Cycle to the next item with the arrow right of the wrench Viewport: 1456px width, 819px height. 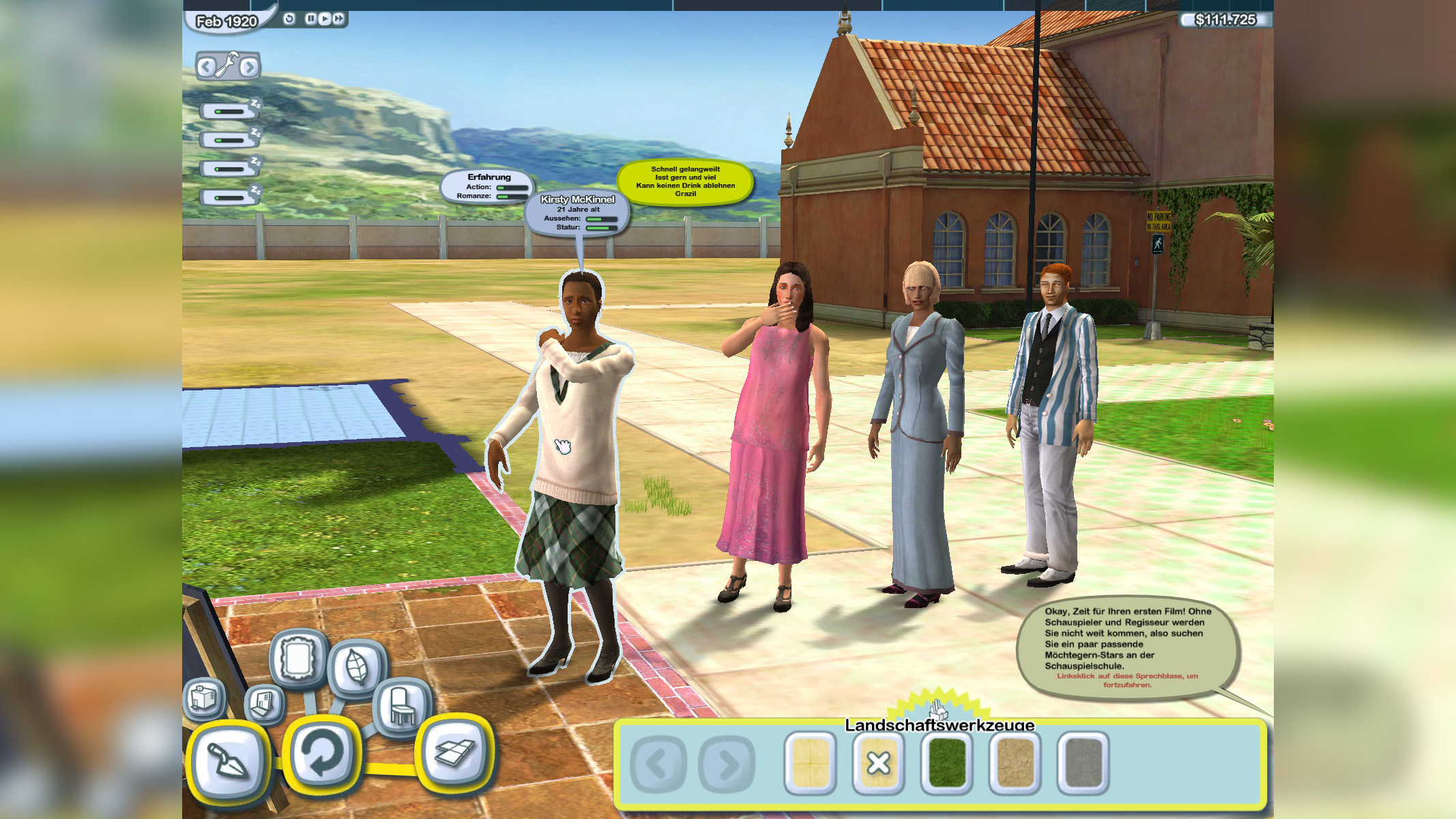pos(249,67)
